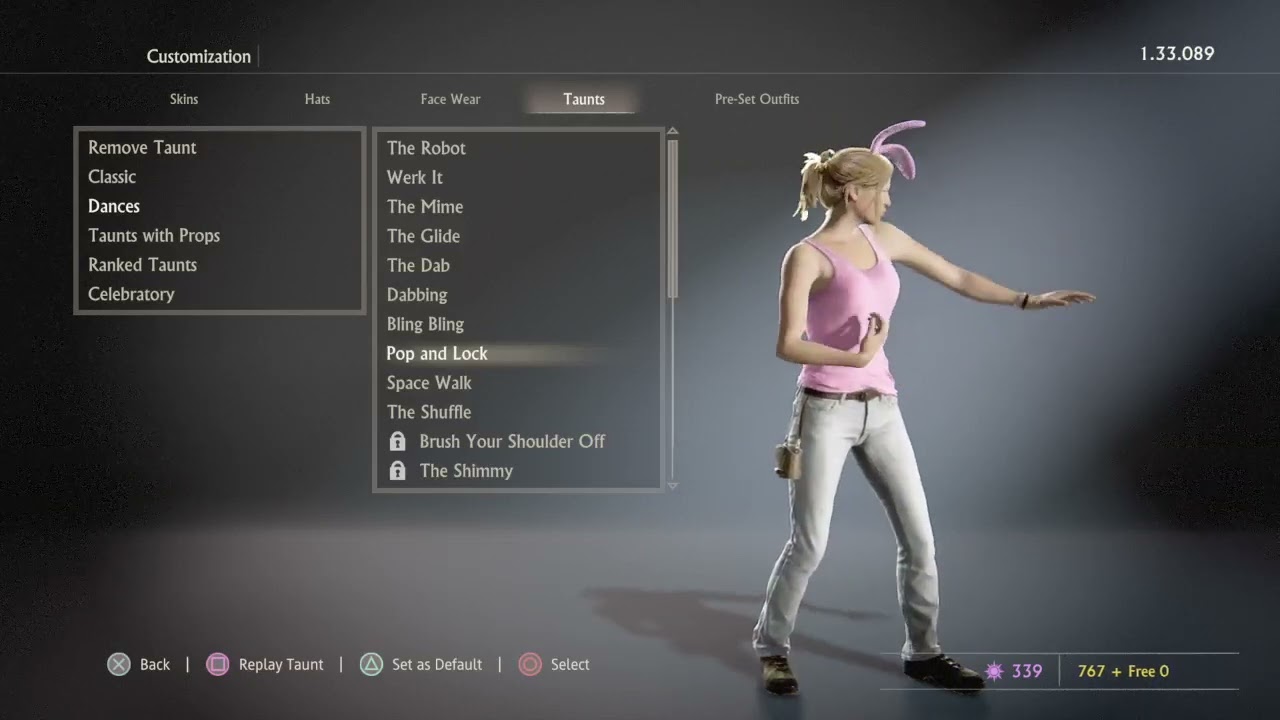Select the Face Wear tab
This screenshot has width=1280, height=720.
[450, 99]
